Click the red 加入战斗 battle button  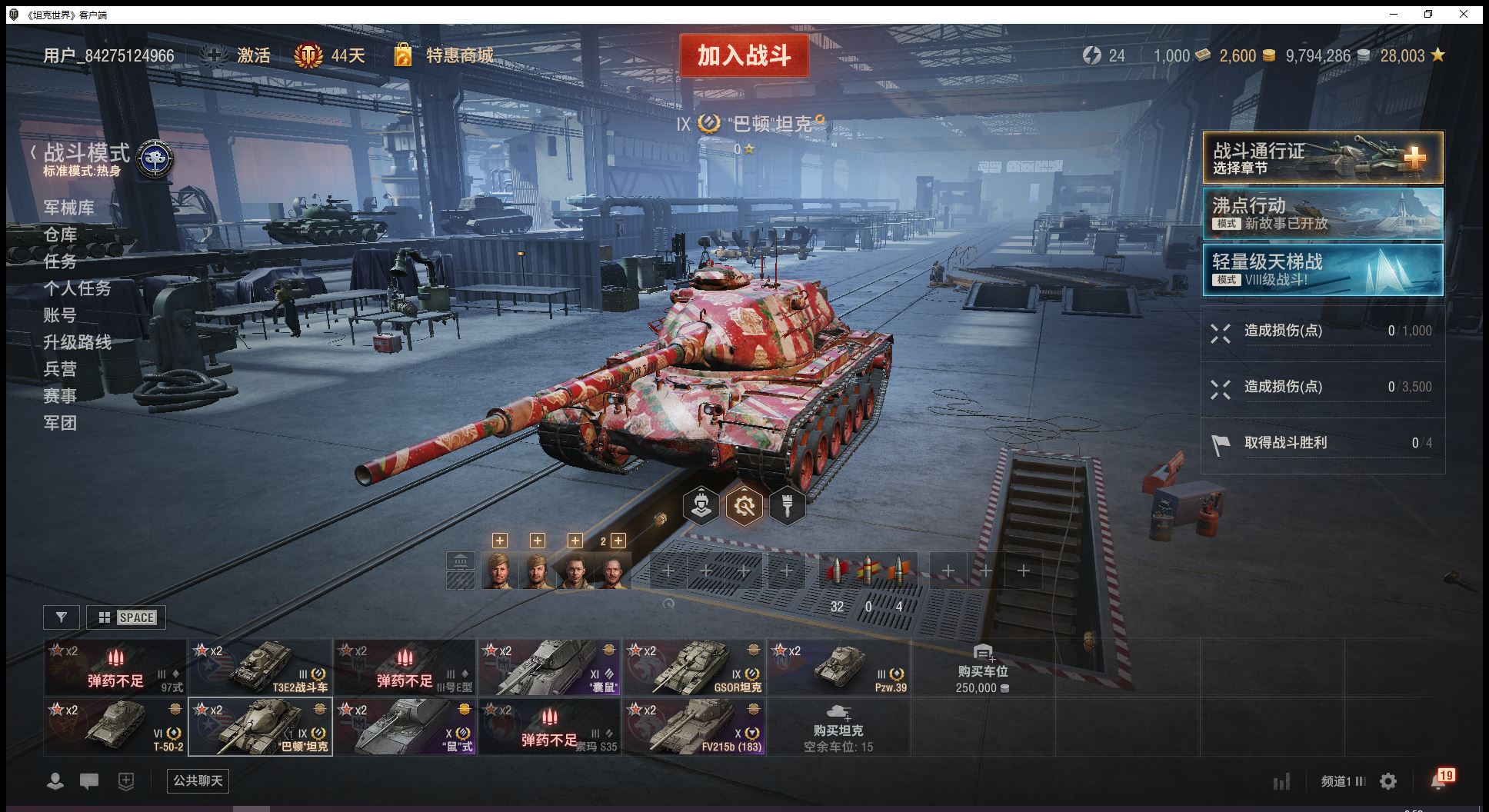pyautogui.click(x=744, y=55)
